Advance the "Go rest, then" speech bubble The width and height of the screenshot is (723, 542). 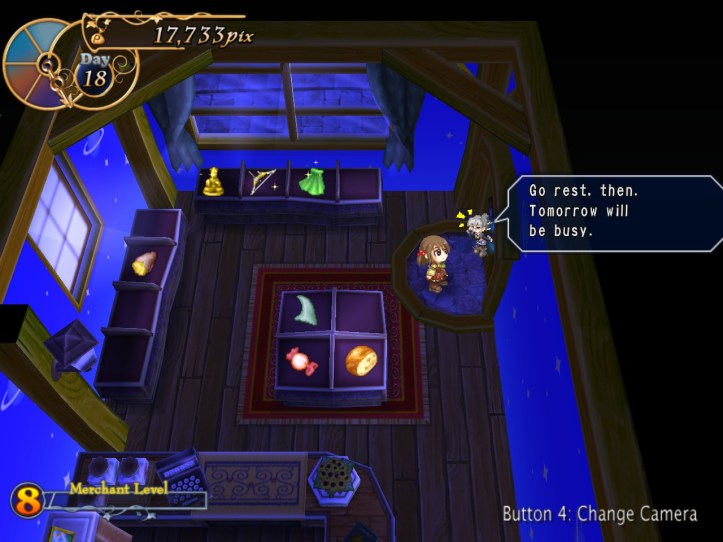(x=610, y=213)
